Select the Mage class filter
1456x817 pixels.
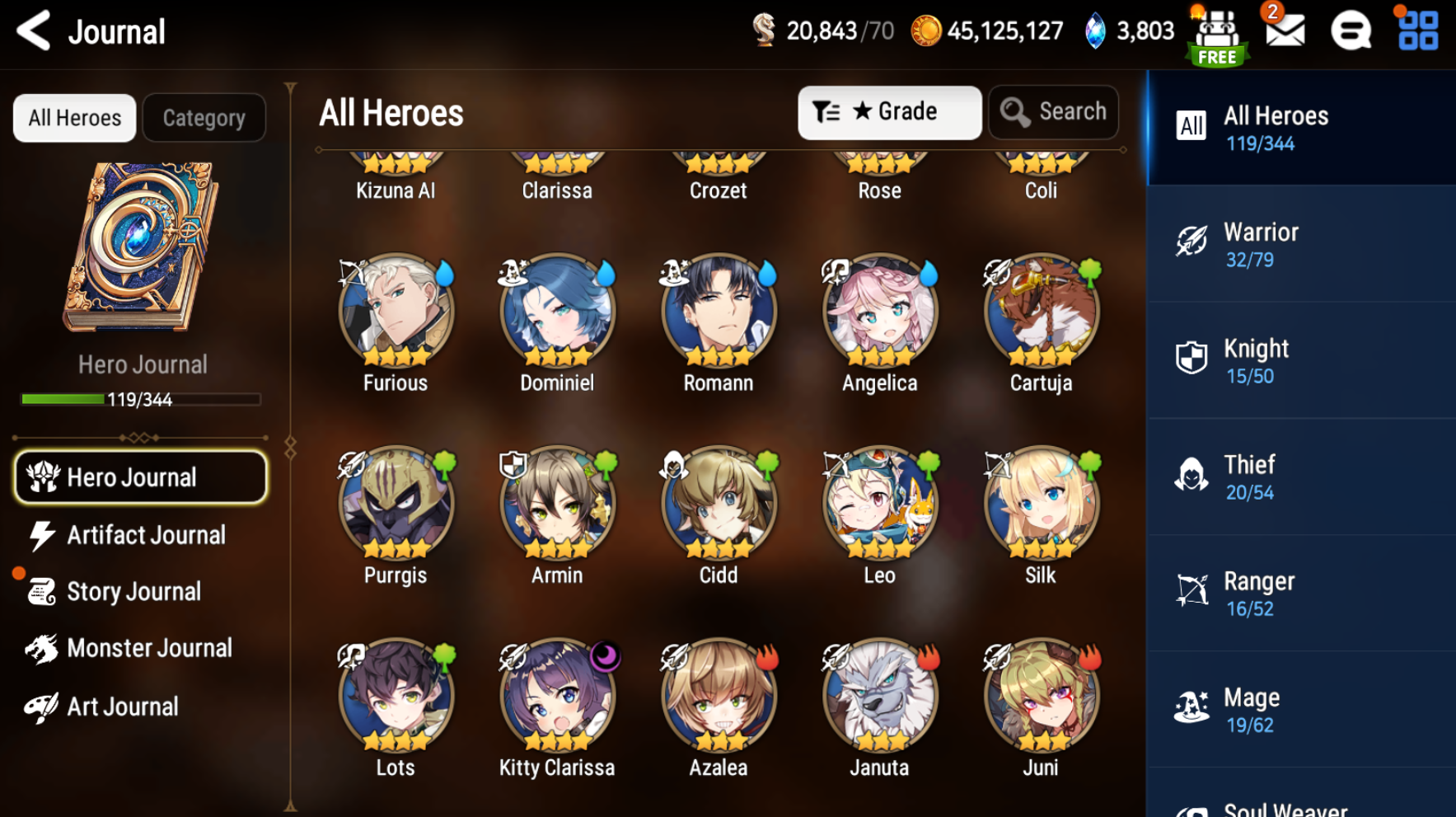pos(1300,710)
